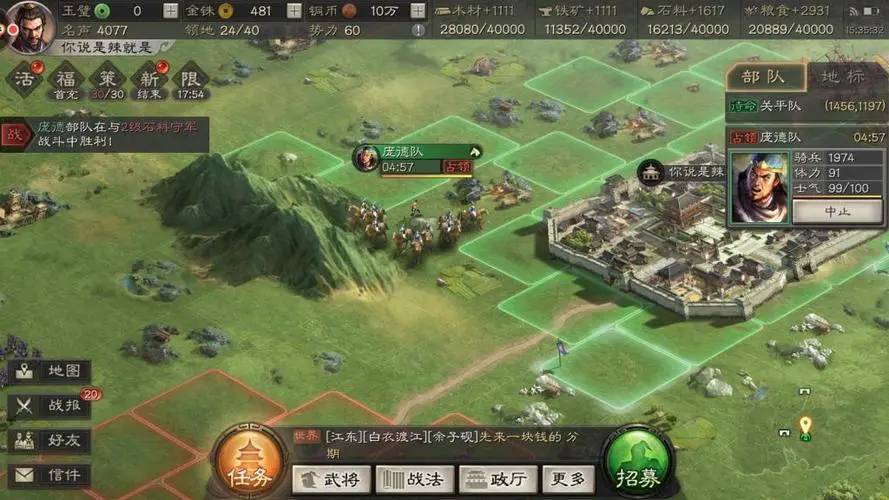Screen dimensions: 889x500
Task: View 战报 battle reports
Action: coord(51,406)
